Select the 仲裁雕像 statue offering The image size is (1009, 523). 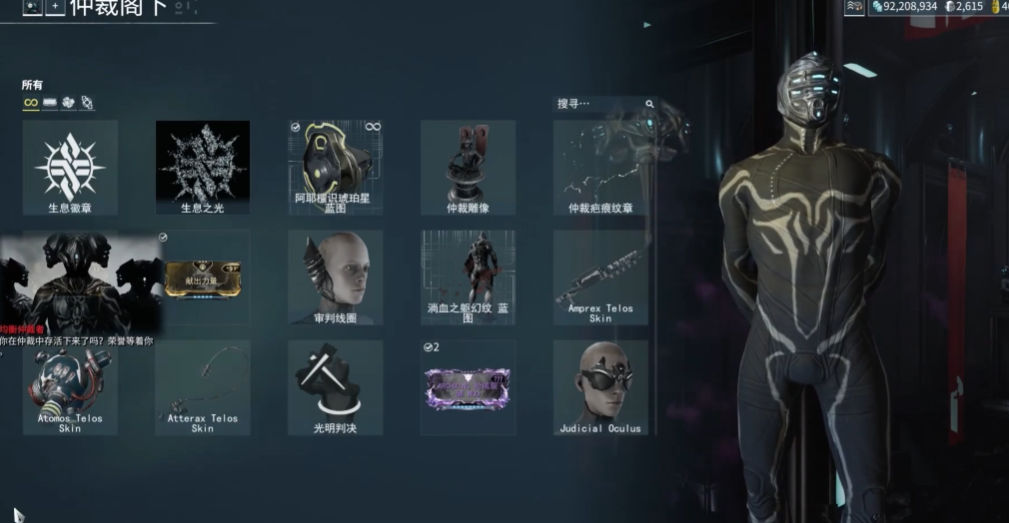(468, 166)
